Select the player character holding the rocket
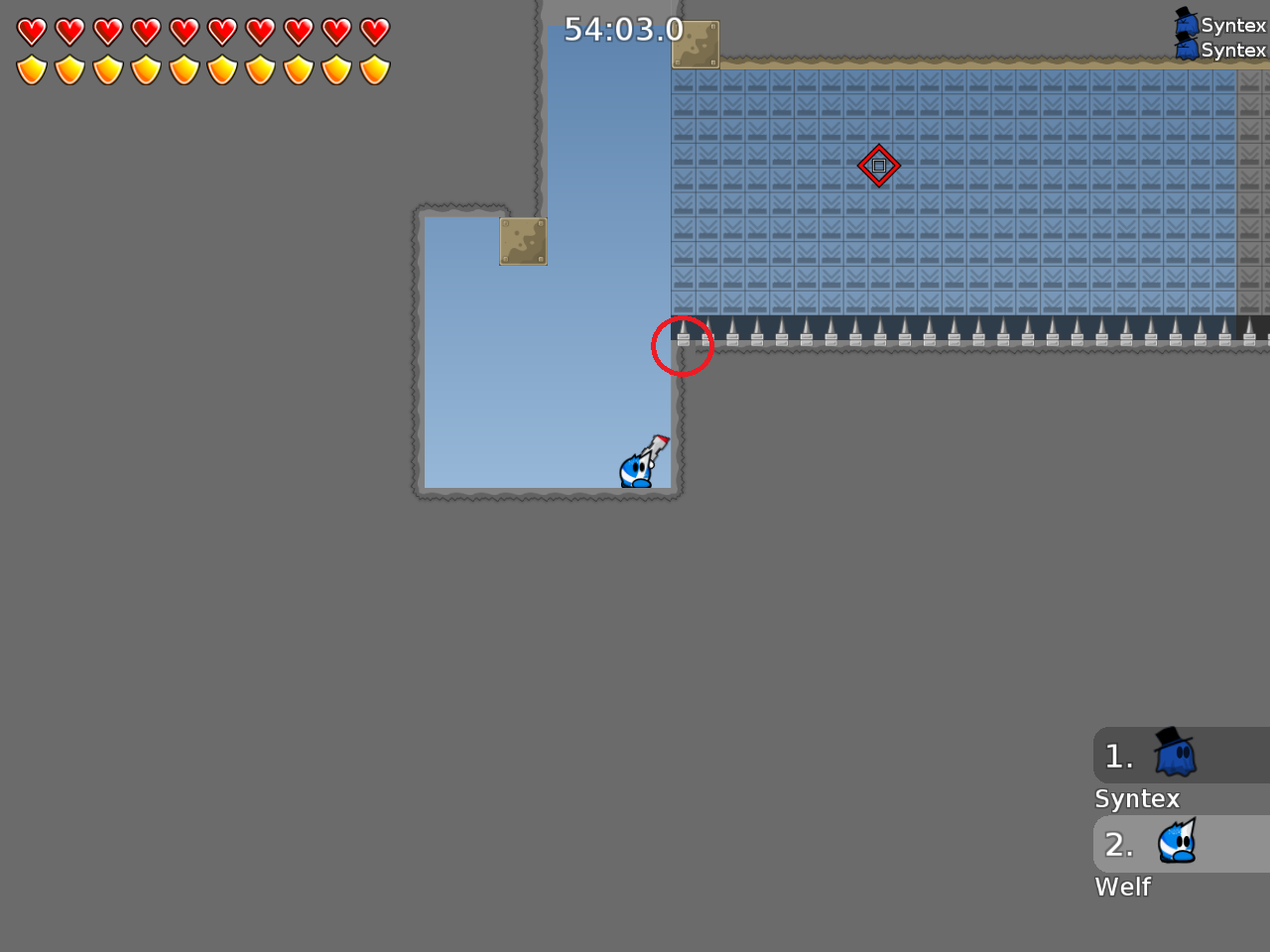1270x952 pixels. pos(640,469)
